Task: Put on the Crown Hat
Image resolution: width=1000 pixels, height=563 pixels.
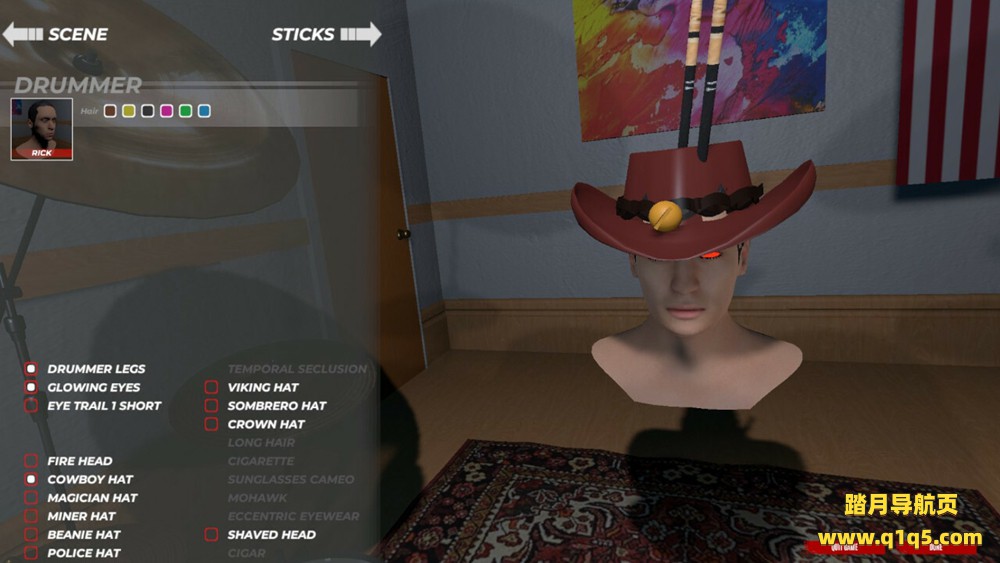Action: 211,424
